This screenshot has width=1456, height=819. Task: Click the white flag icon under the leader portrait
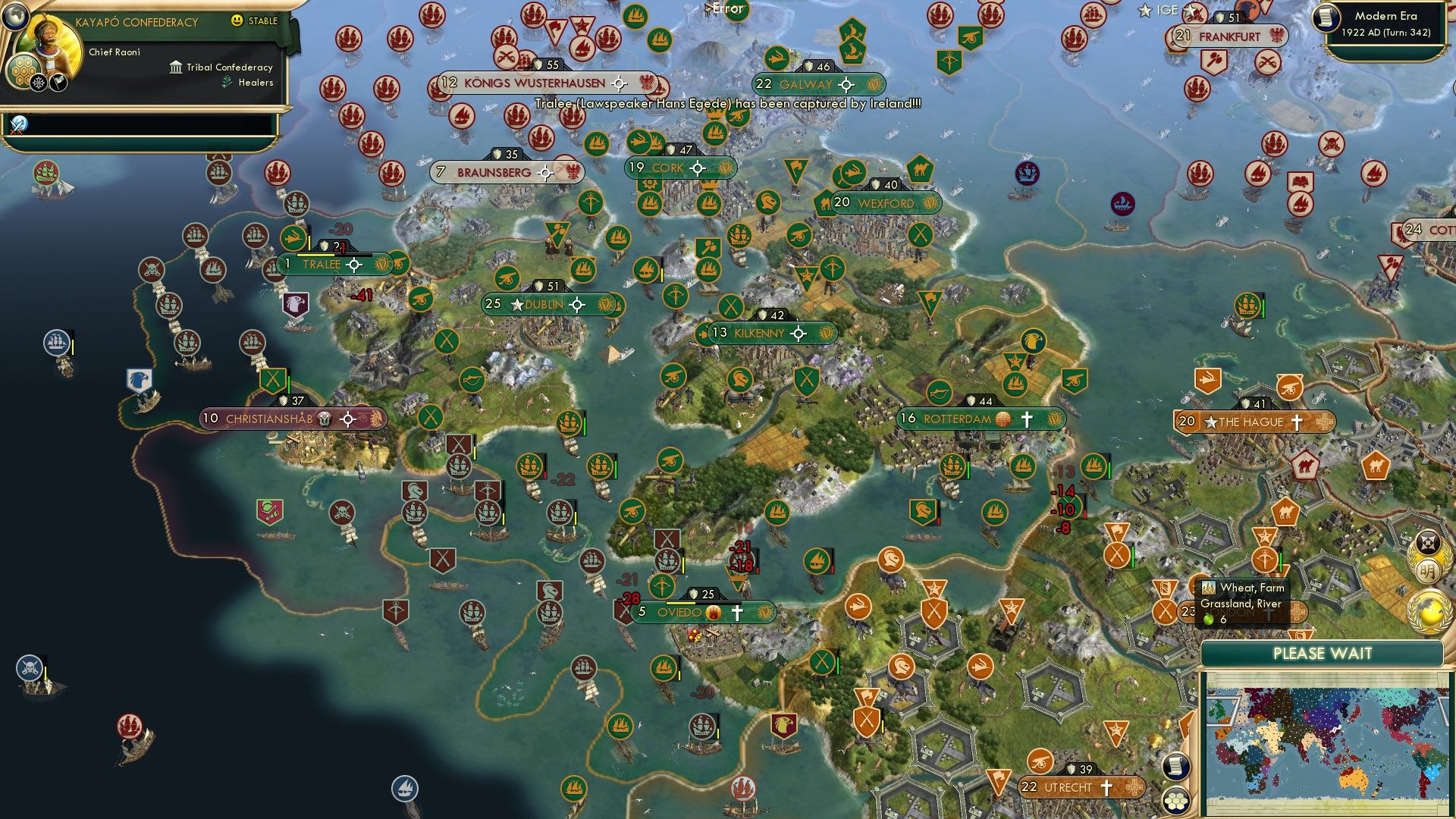pos(58,81)
